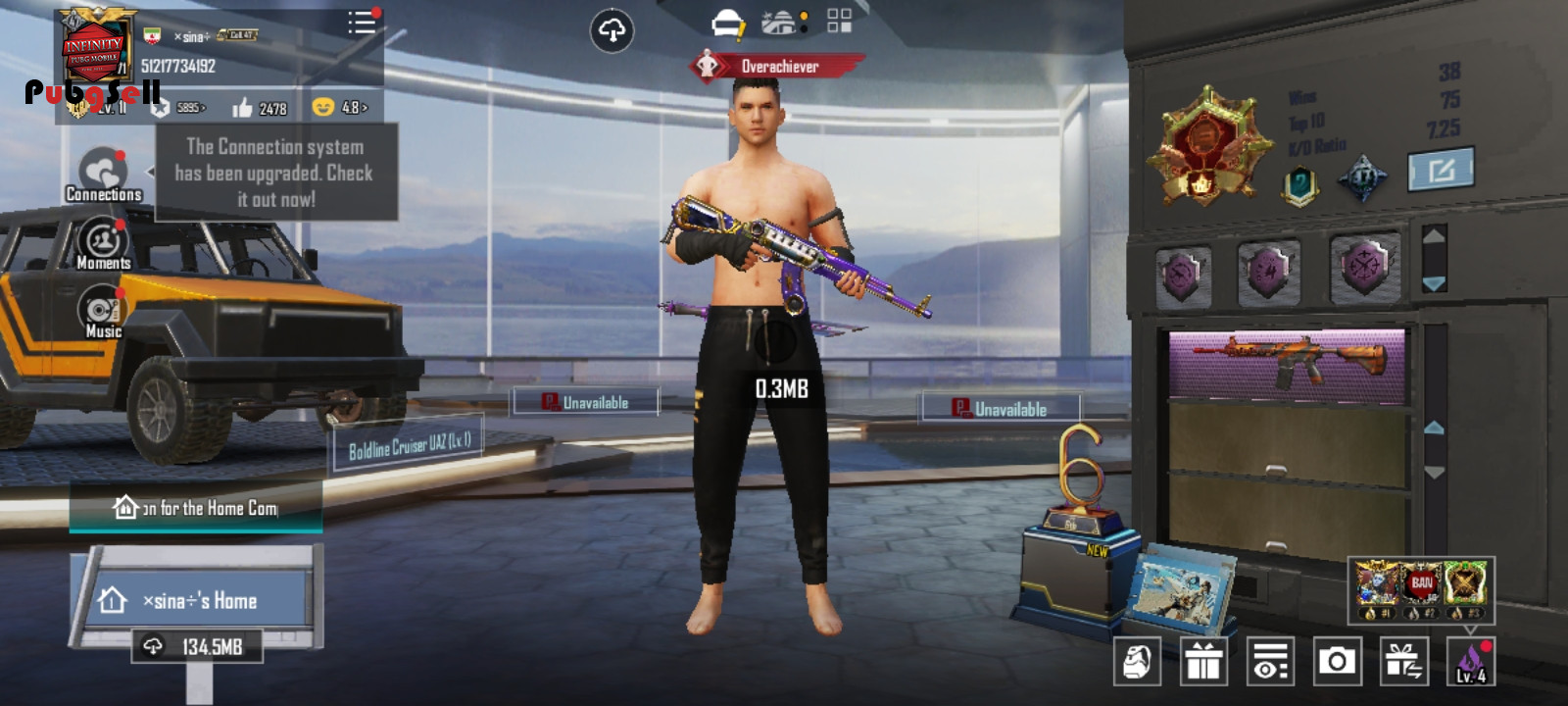
Task: Download the 134.5MB home resource pack
Action: pyautogui.click(x=197, y=646)
